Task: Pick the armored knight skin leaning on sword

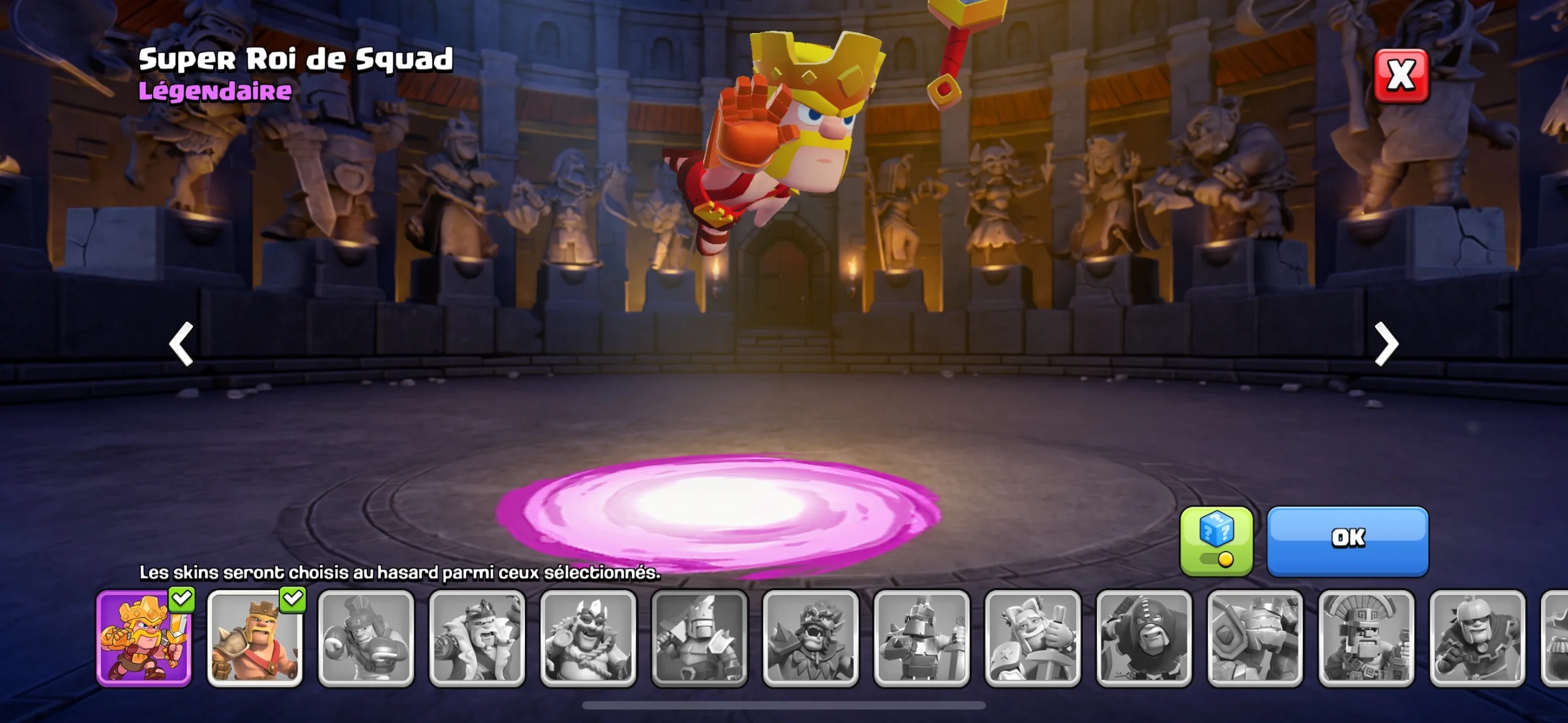Action: point(922,638)
